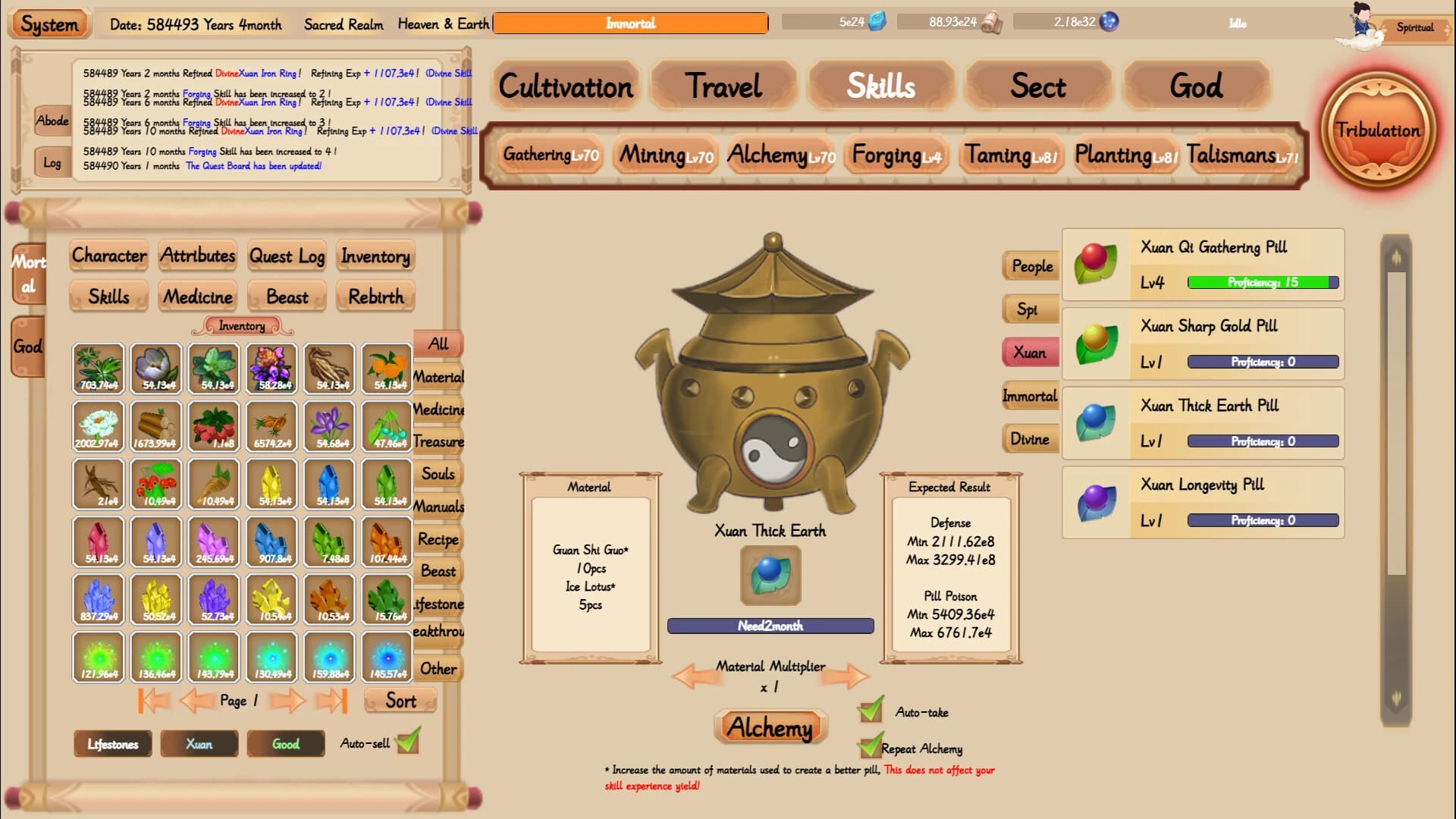This screenshot has width=1456, height=819.
Task: Click the Tribulation orb
Action: pos(1380,130)
